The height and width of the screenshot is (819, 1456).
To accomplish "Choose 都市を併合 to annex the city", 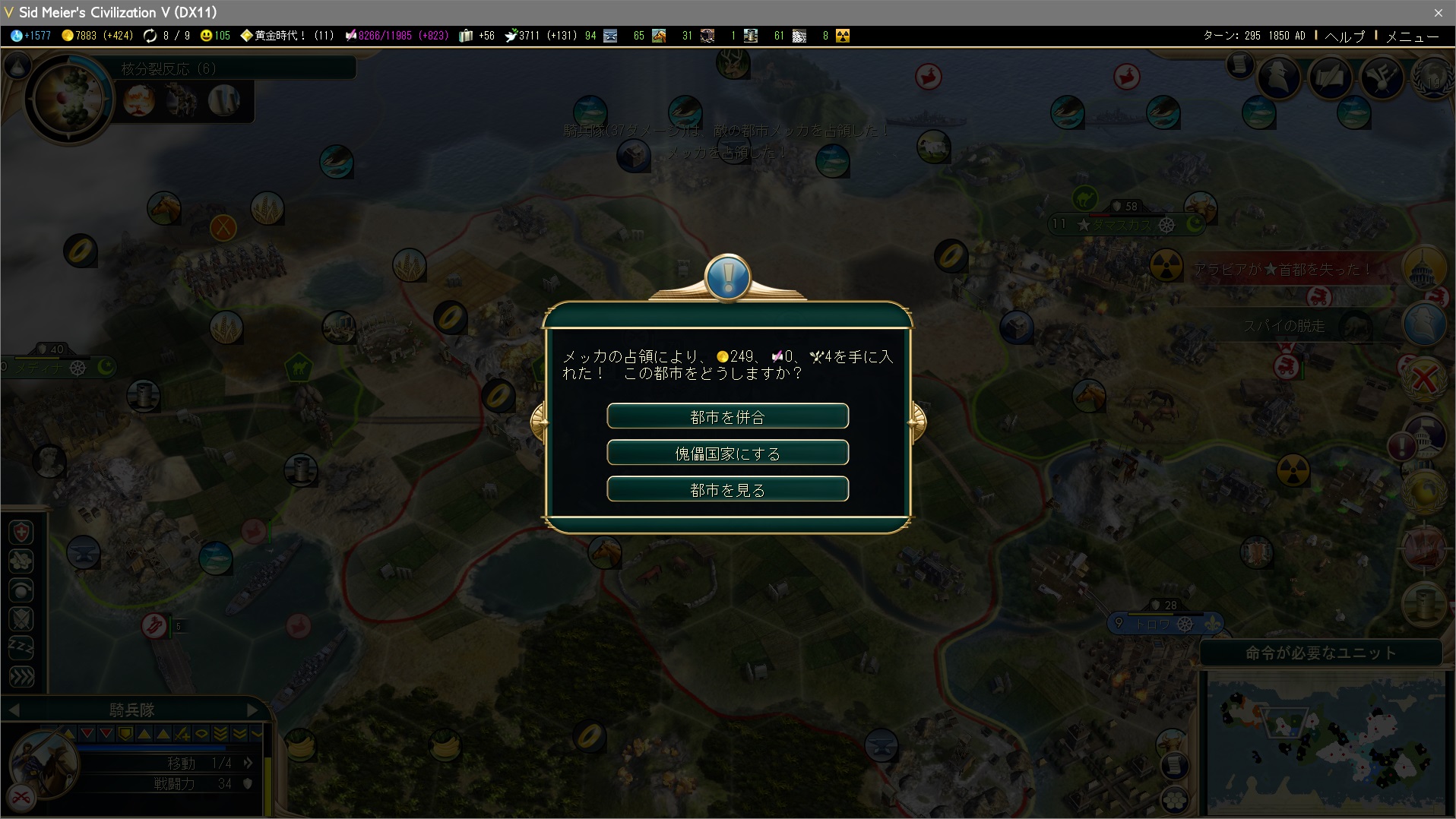I will pos(727,416).
